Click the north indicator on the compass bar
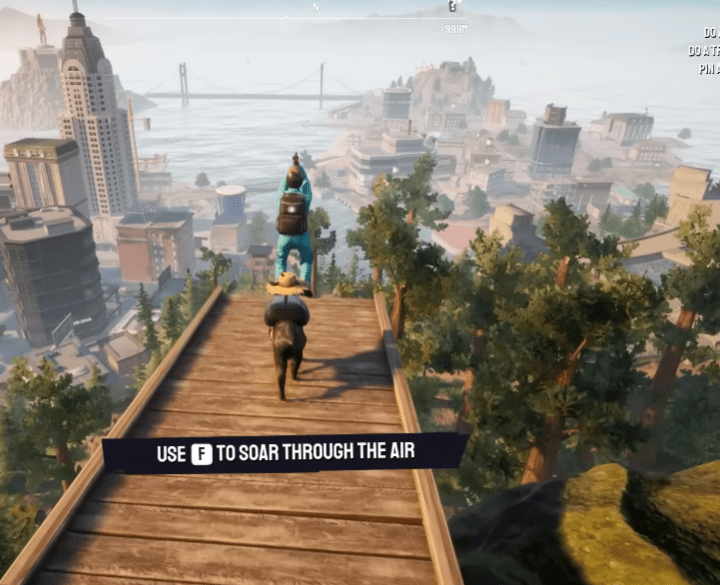 point(316,7)
